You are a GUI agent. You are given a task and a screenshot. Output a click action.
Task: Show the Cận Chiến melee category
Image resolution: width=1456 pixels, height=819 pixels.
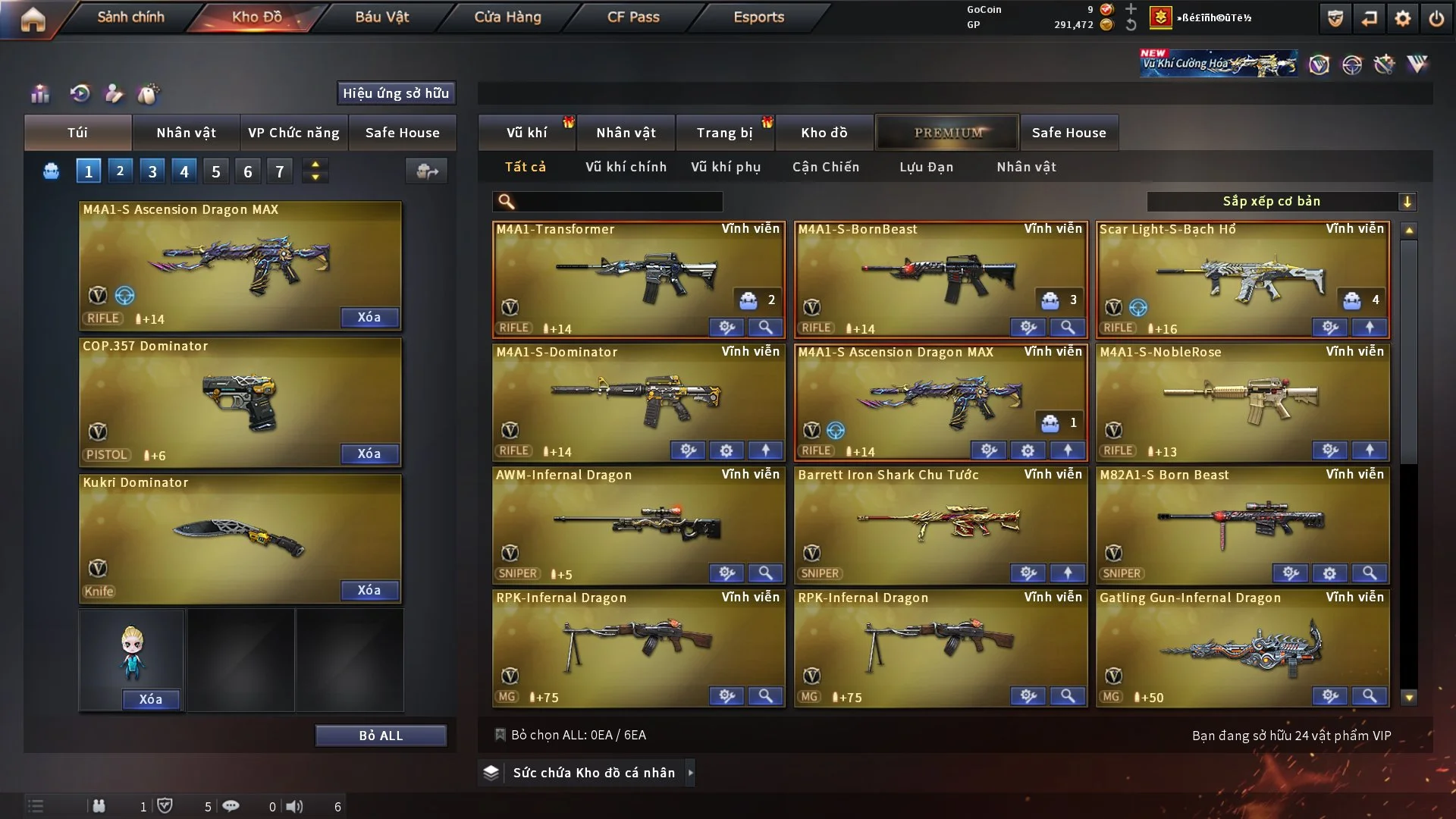click(x=826, y=167)
